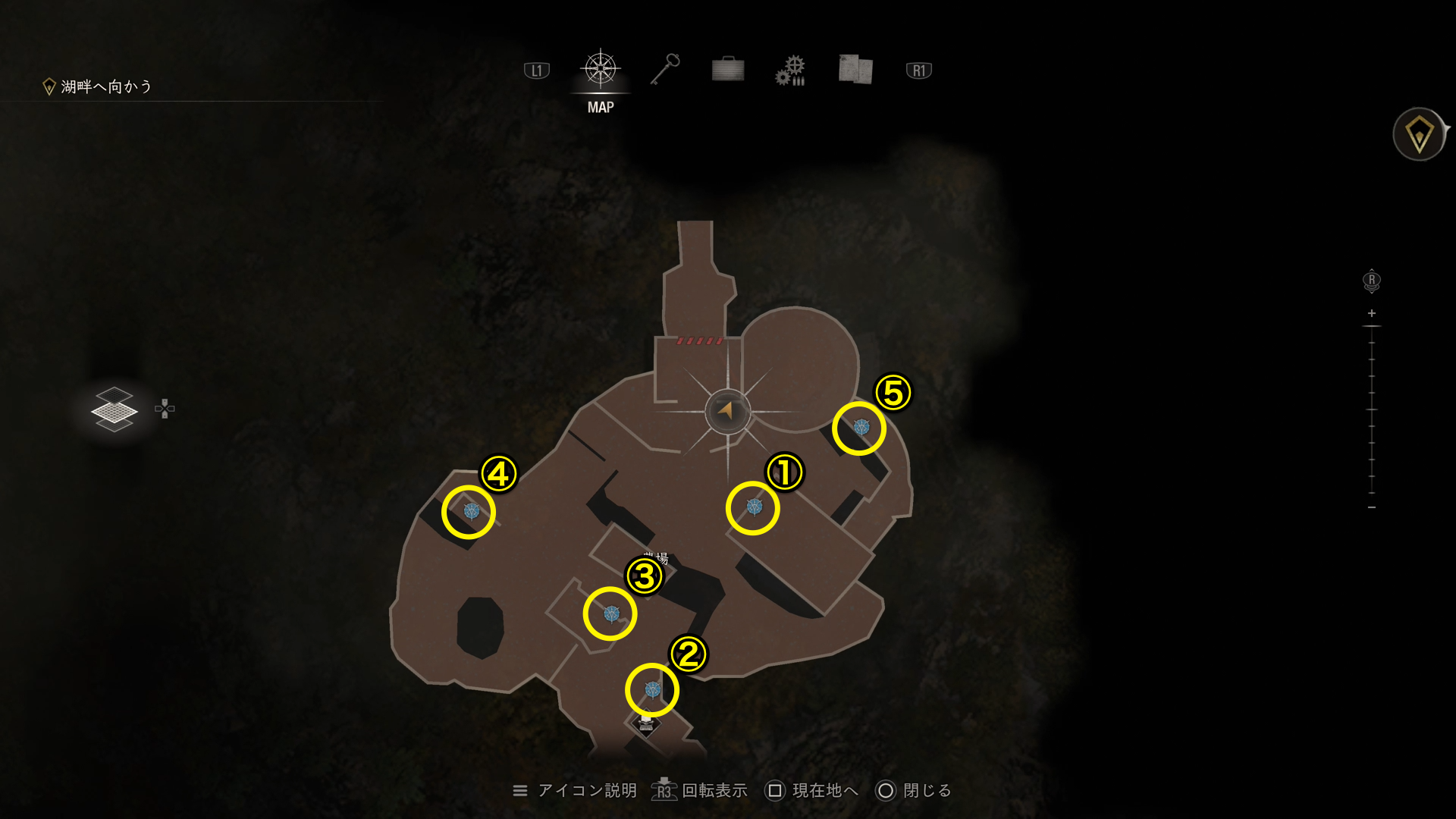Click the floor layer selector icon
Screen dimensions: 1456x819
click(115, 409)
